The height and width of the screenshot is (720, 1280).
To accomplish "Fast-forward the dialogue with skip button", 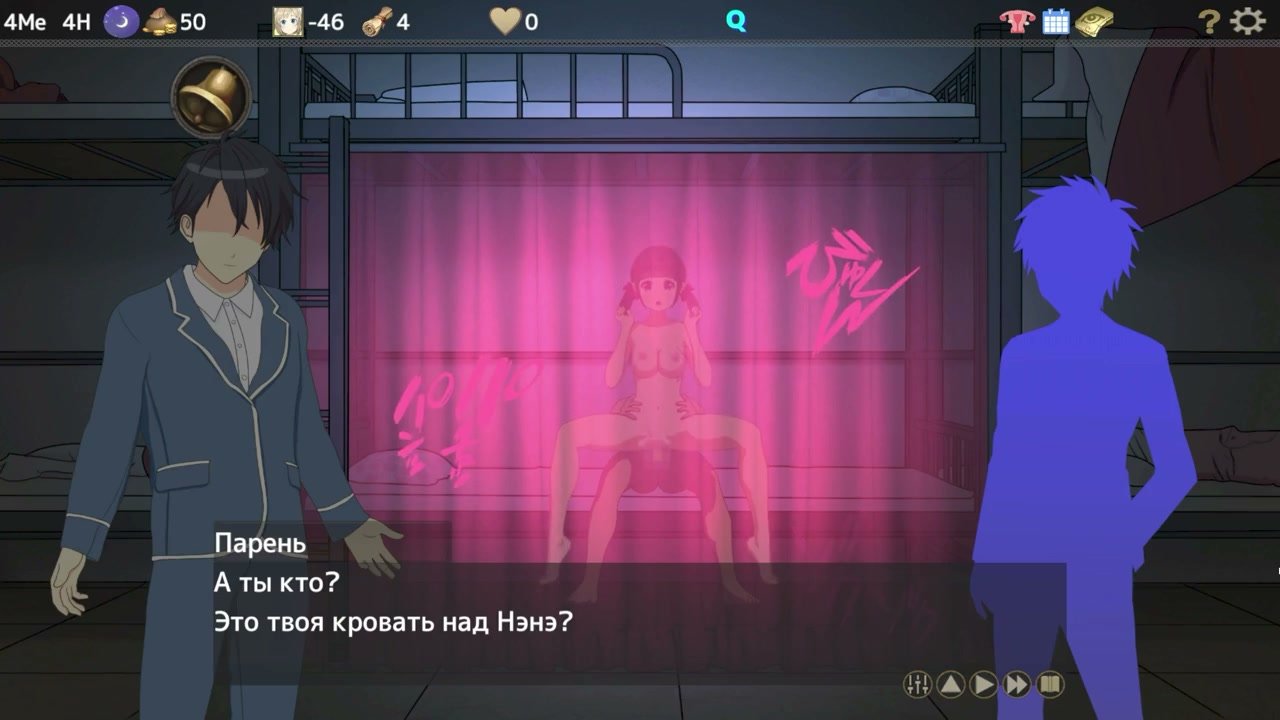I will 1017,684.
